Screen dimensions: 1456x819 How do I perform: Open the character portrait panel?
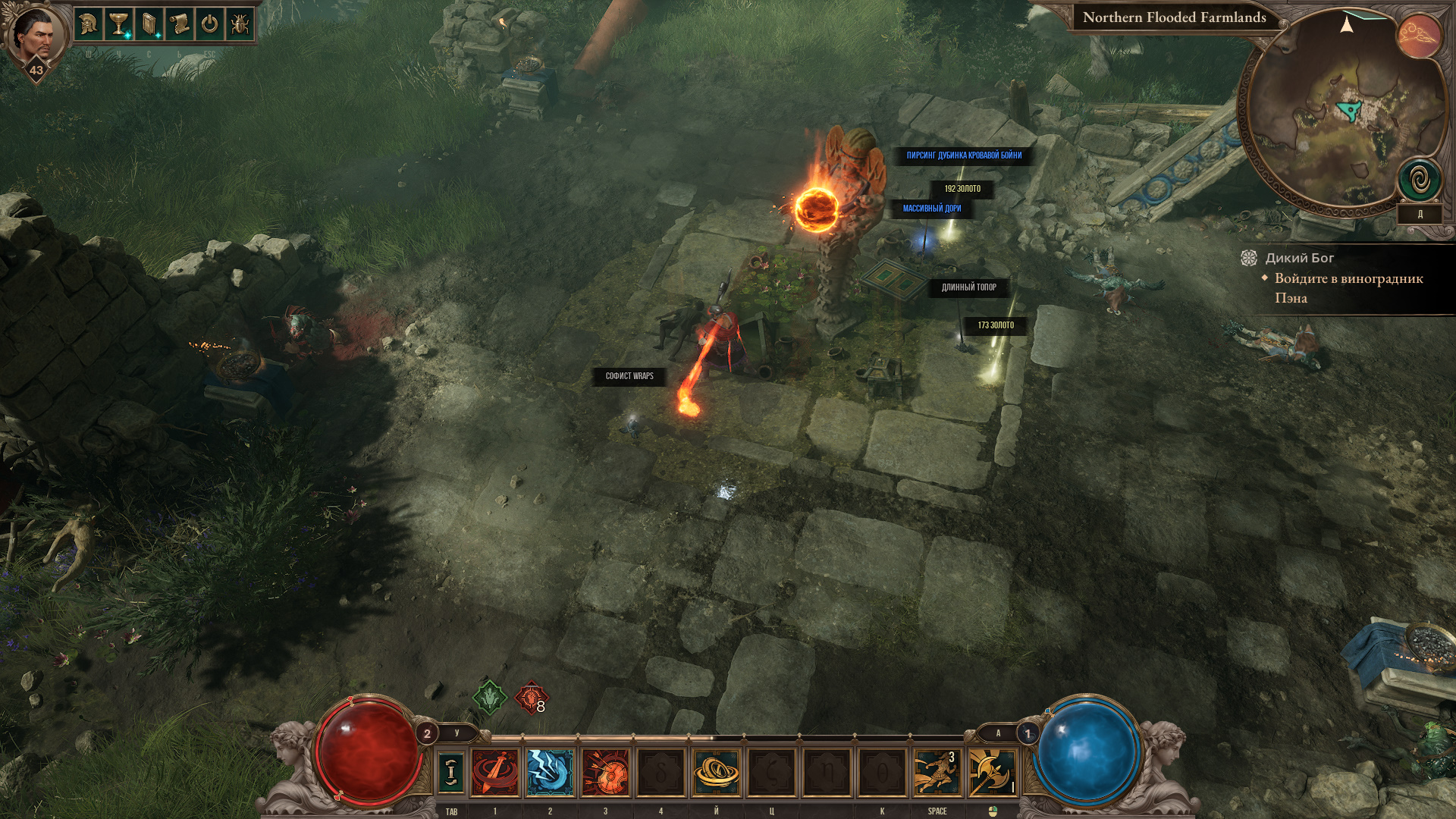[34, 34]
